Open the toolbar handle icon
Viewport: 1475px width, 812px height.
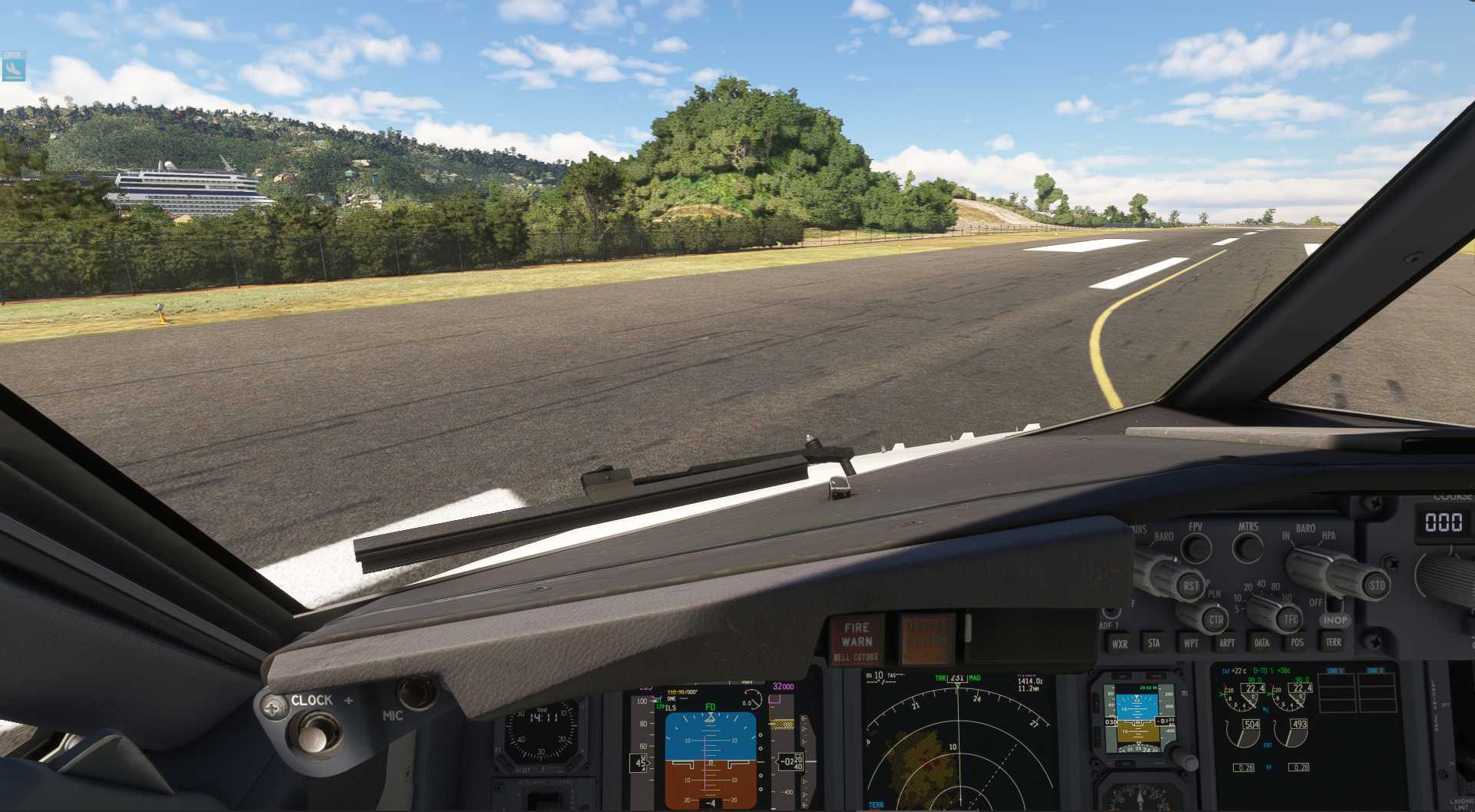[14, 67]
